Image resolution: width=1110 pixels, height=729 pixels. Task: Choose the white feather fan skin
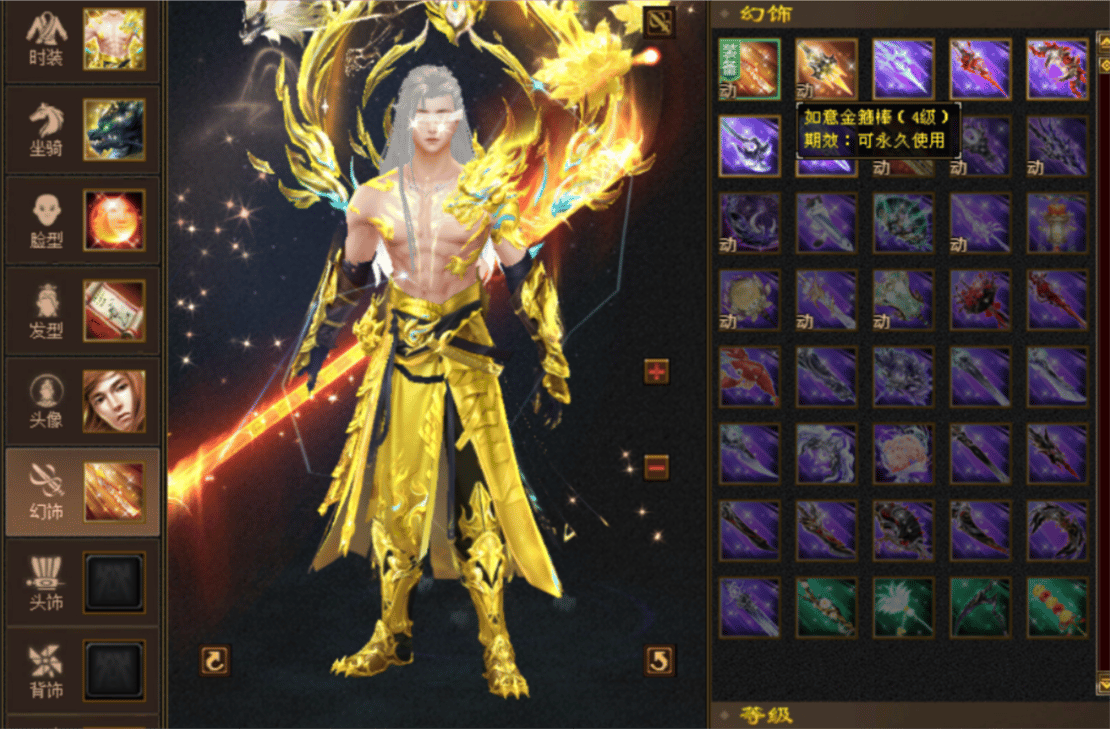coord(903,608)
